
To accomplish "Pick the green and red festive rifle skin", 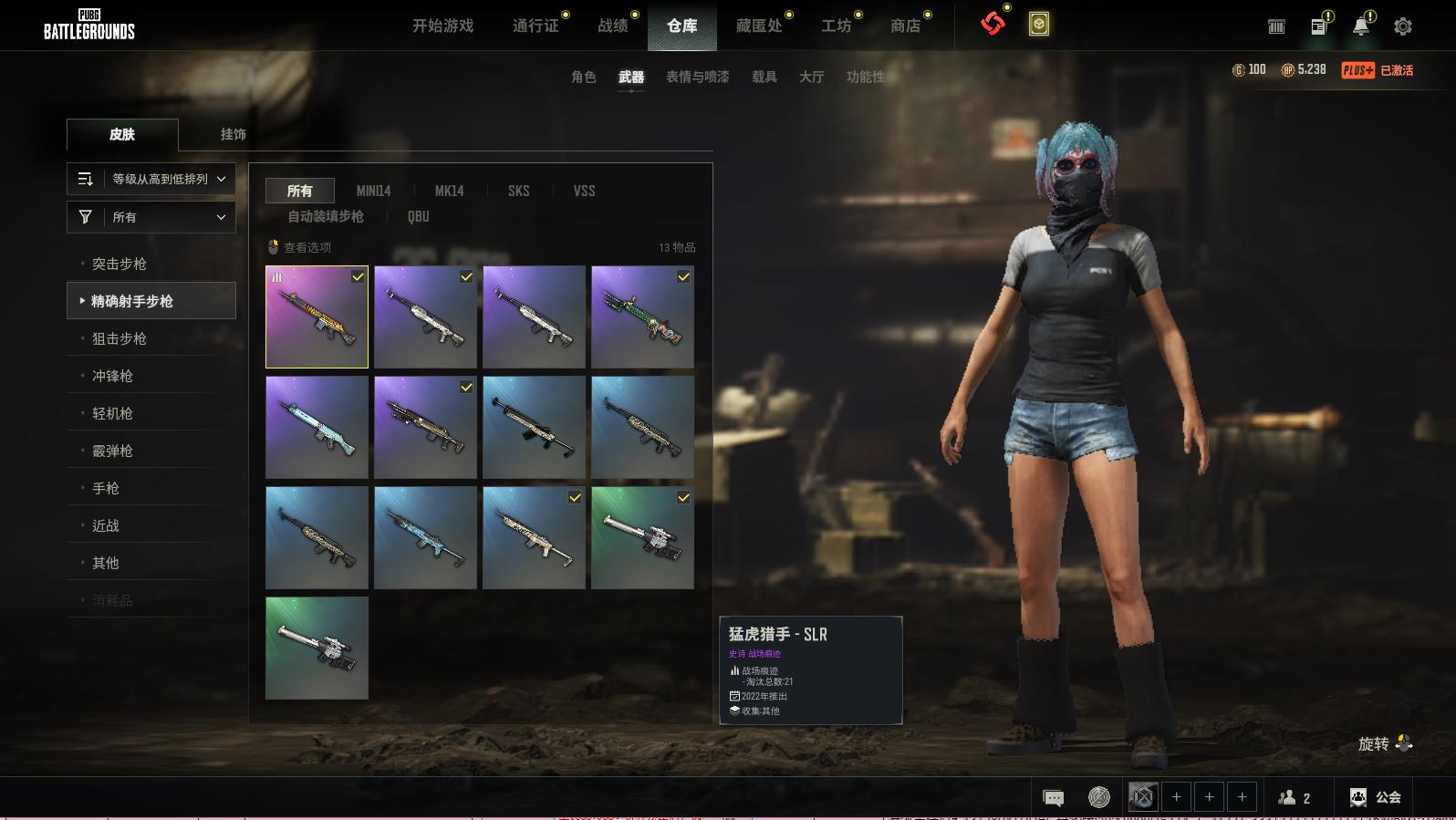I will pyautogui.click(x=642, y=317).
